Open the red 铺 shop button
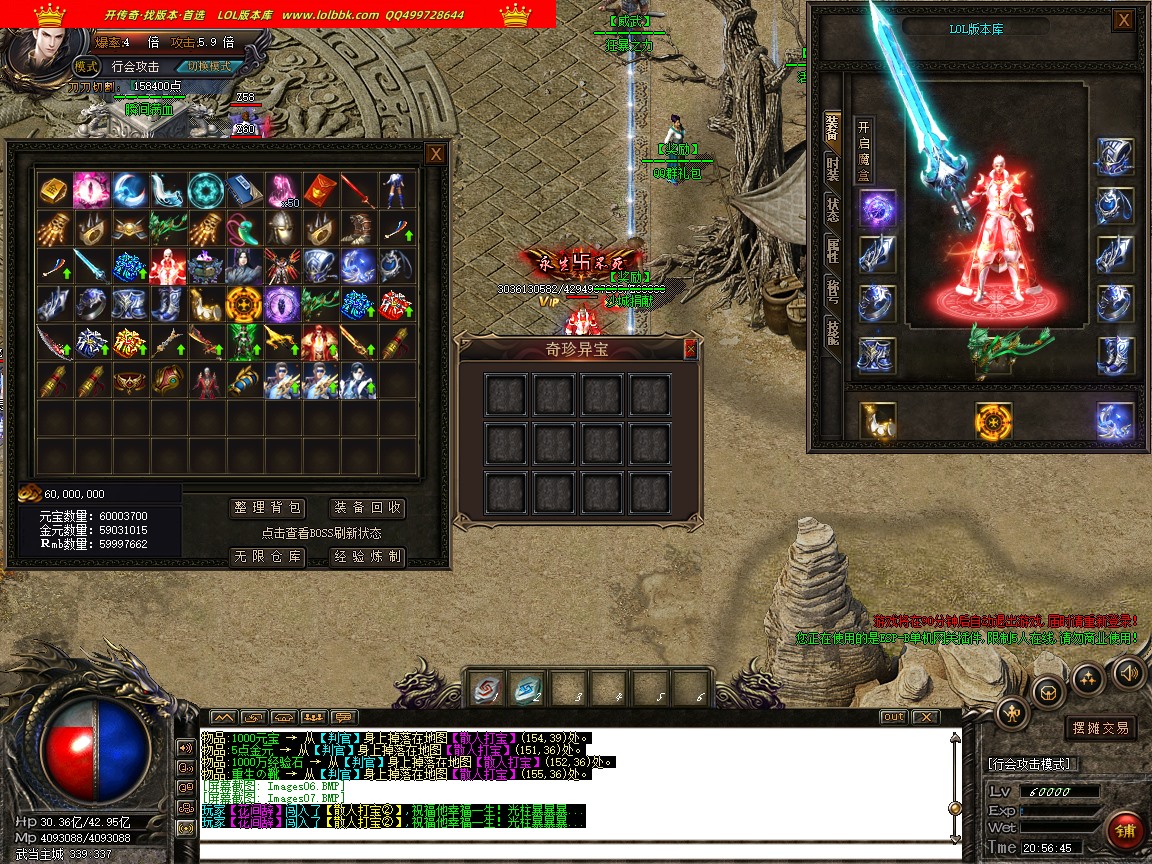This screenshot has width=1152, height=864. [1125, 831]
